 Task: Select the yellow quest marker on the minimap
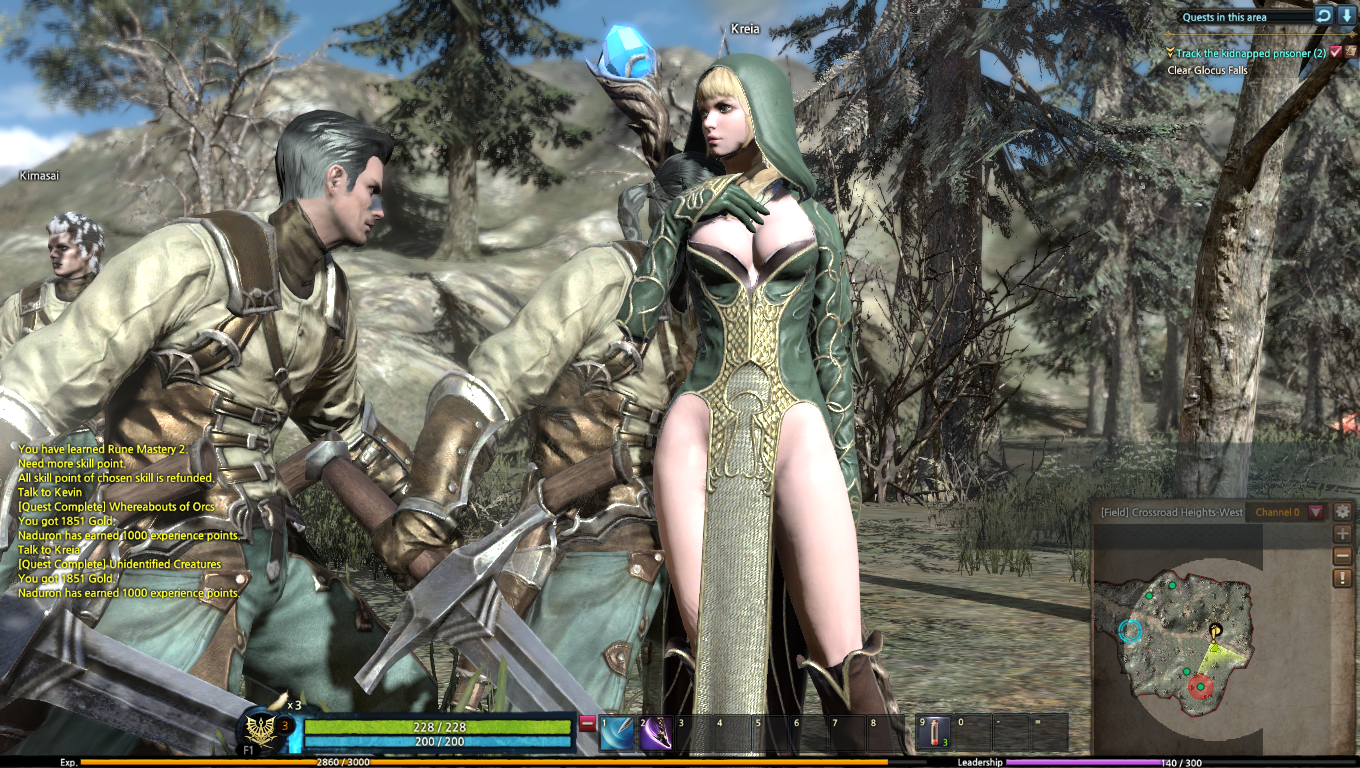click(x=1215, y=631)
